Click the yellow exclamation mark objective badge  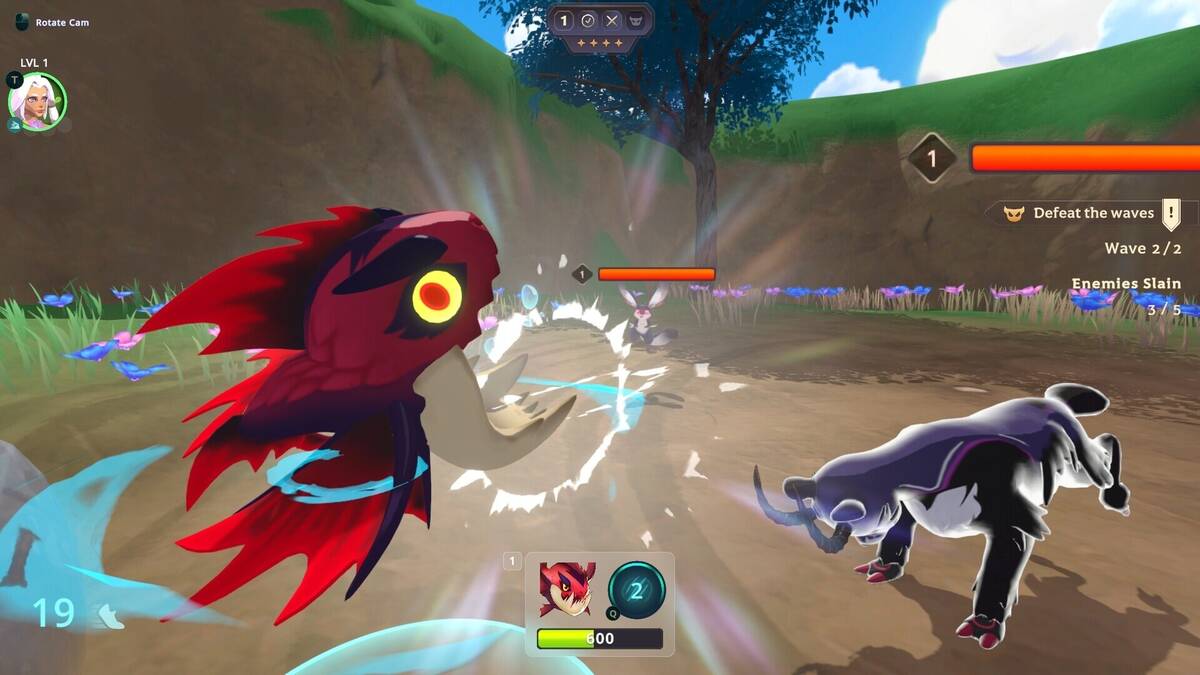pyautogui.click(x=1171, y=213)
